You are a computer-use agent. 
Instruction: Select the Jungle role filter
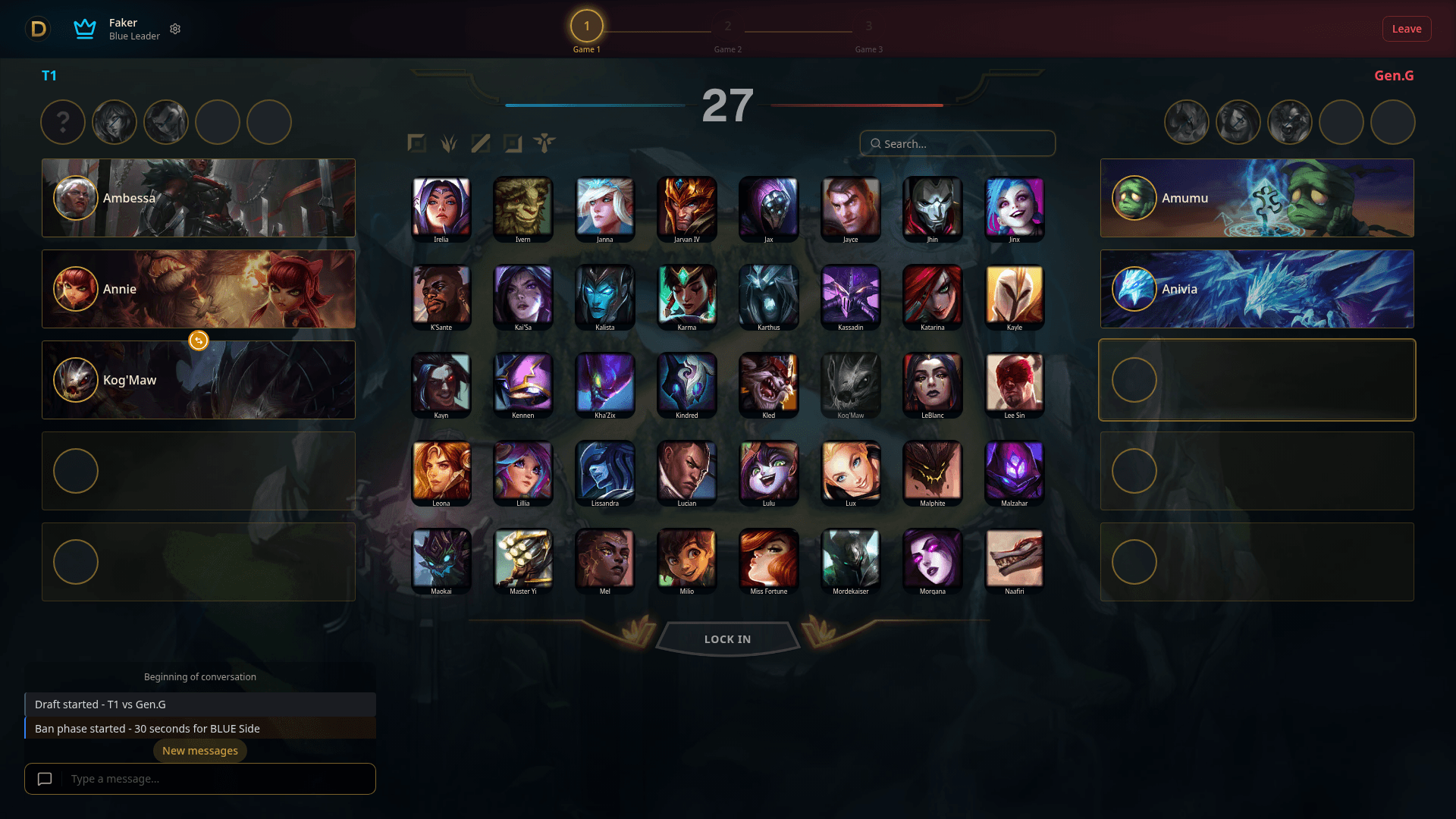(x=448, y=143)
